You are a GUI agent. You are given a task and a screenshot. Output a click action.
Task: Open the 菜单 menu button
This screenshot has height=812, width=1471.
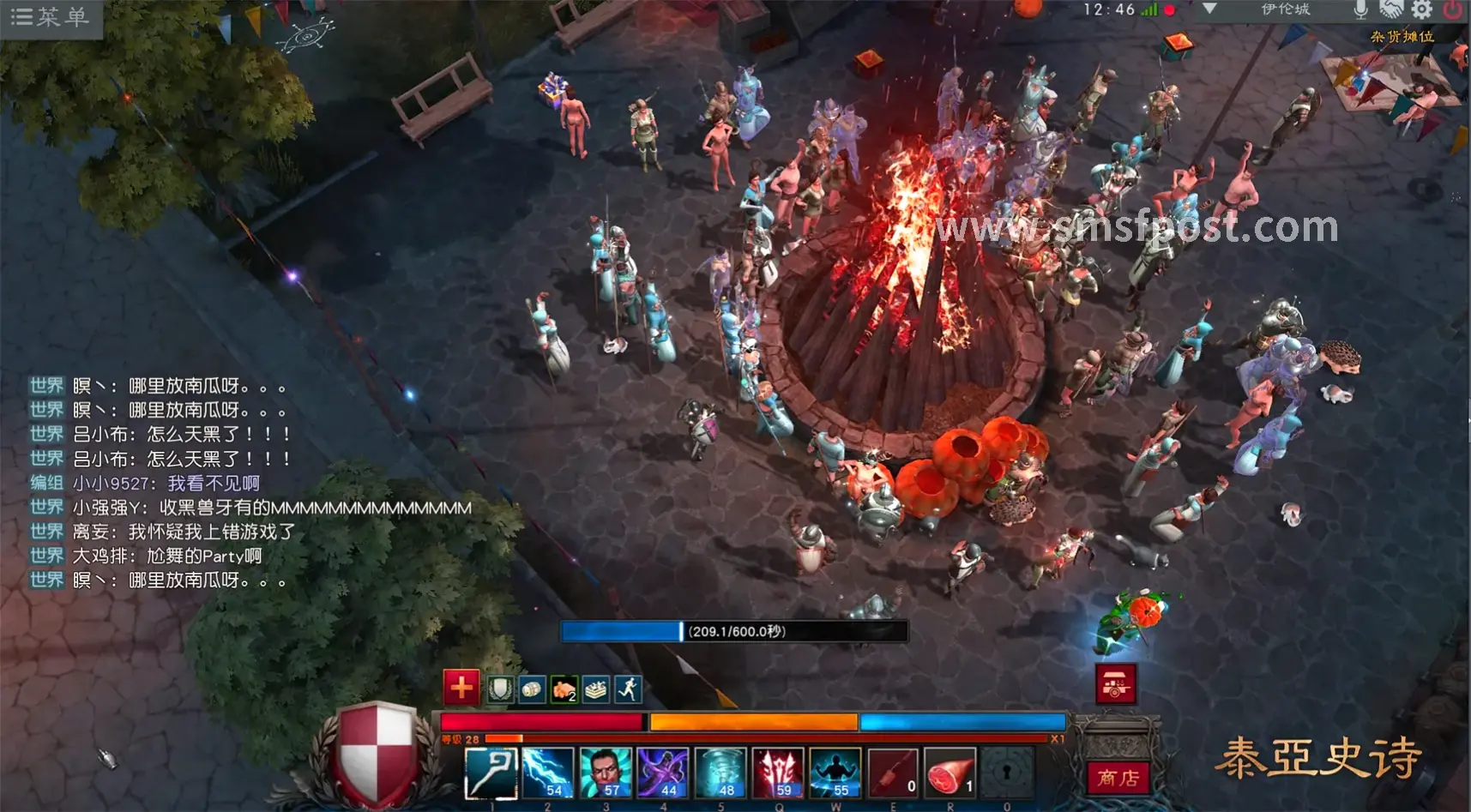(x=50, y=17)
